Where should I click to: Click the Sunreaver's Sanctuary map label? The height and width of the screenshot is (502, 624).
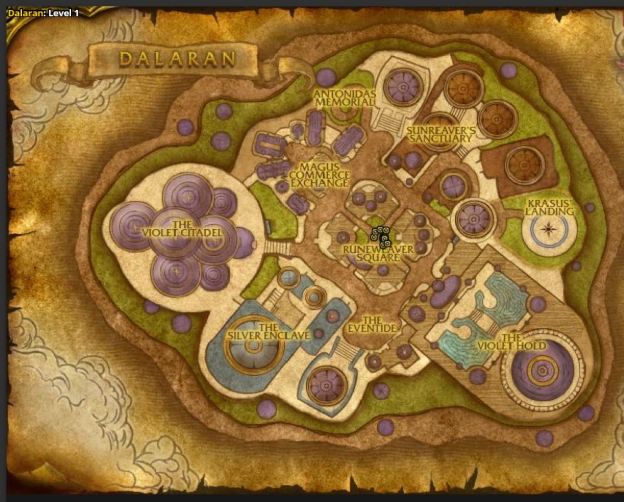[x=438, y=135]
